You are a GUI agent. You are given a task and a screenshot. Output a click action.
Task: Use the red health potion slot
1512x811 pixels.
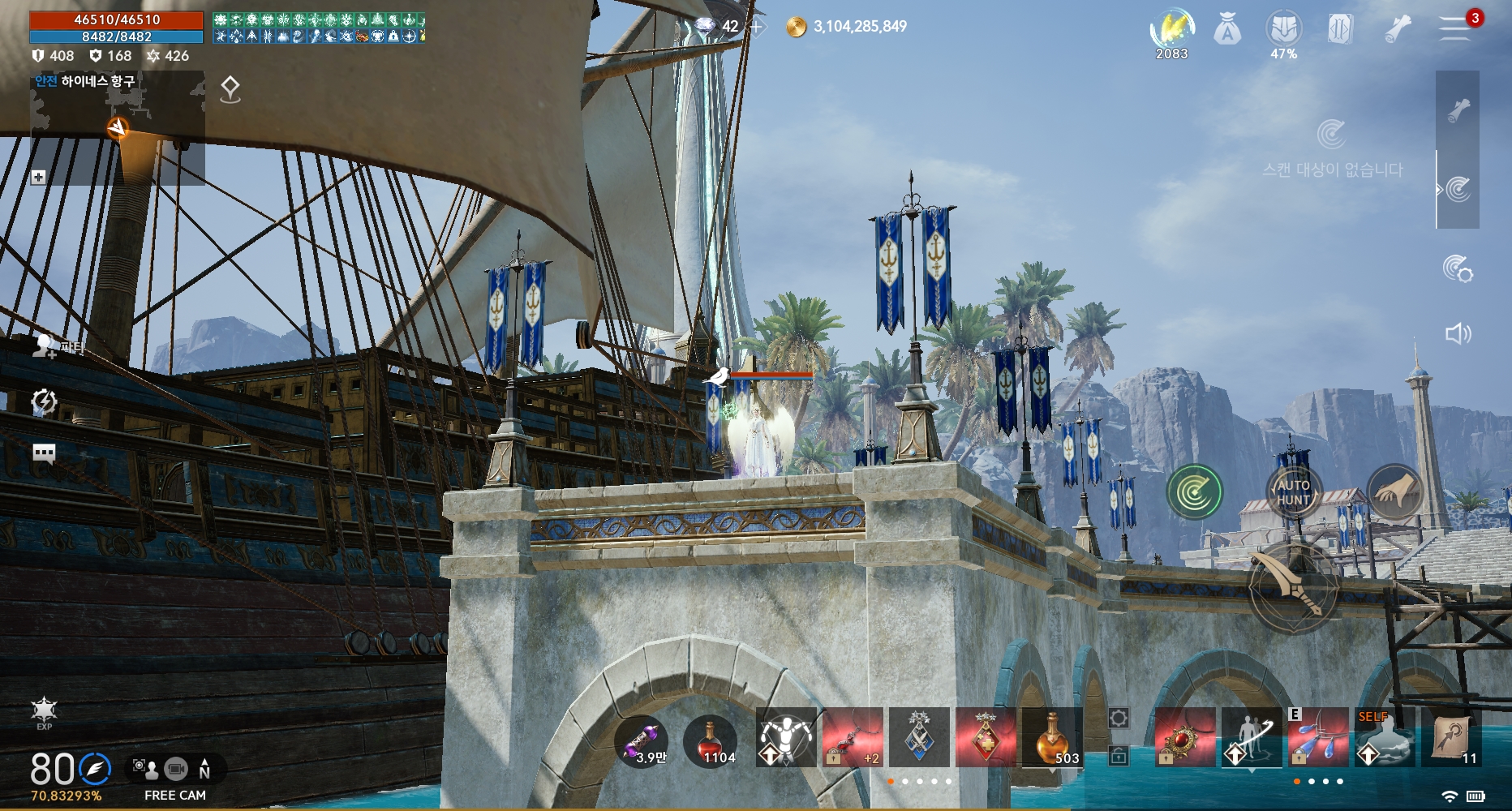coord(711,740)
